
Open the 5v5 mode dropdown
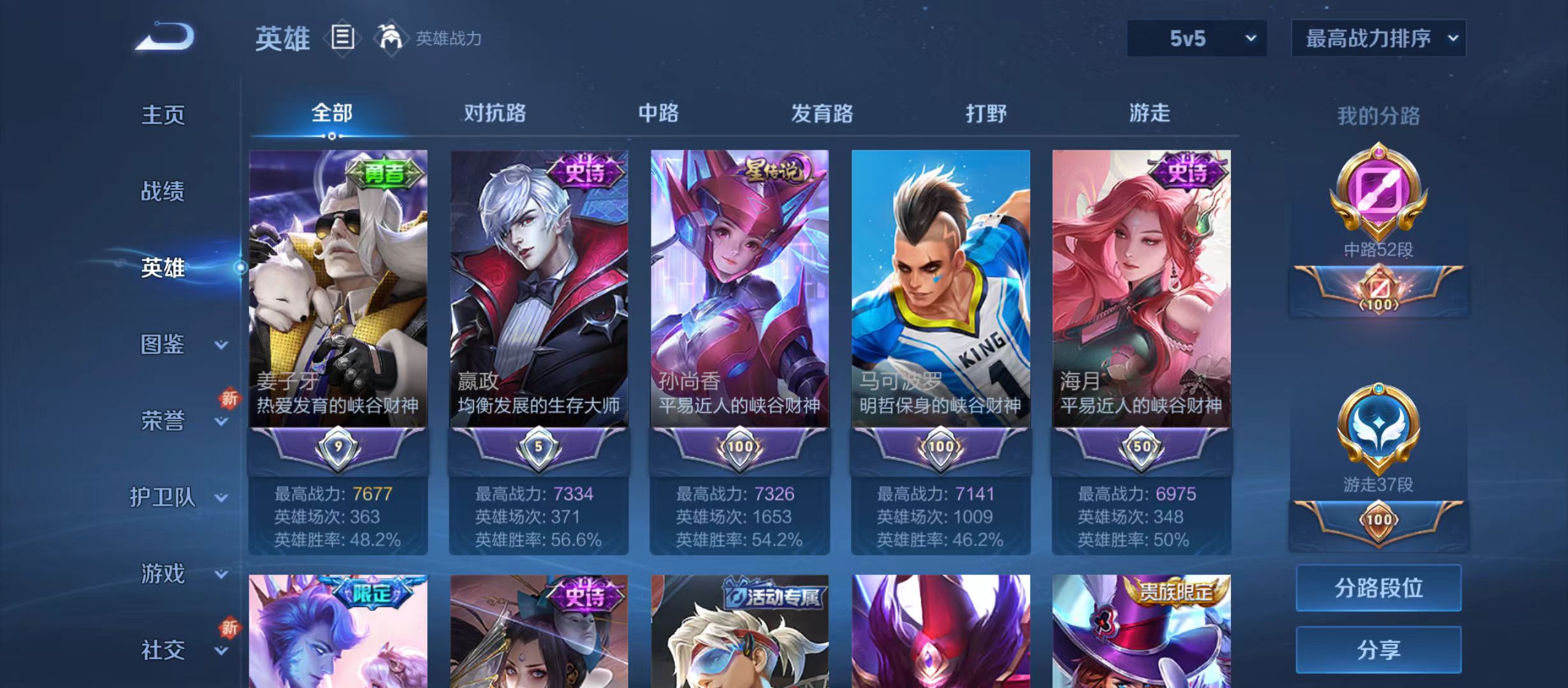tap(1196, 38)
